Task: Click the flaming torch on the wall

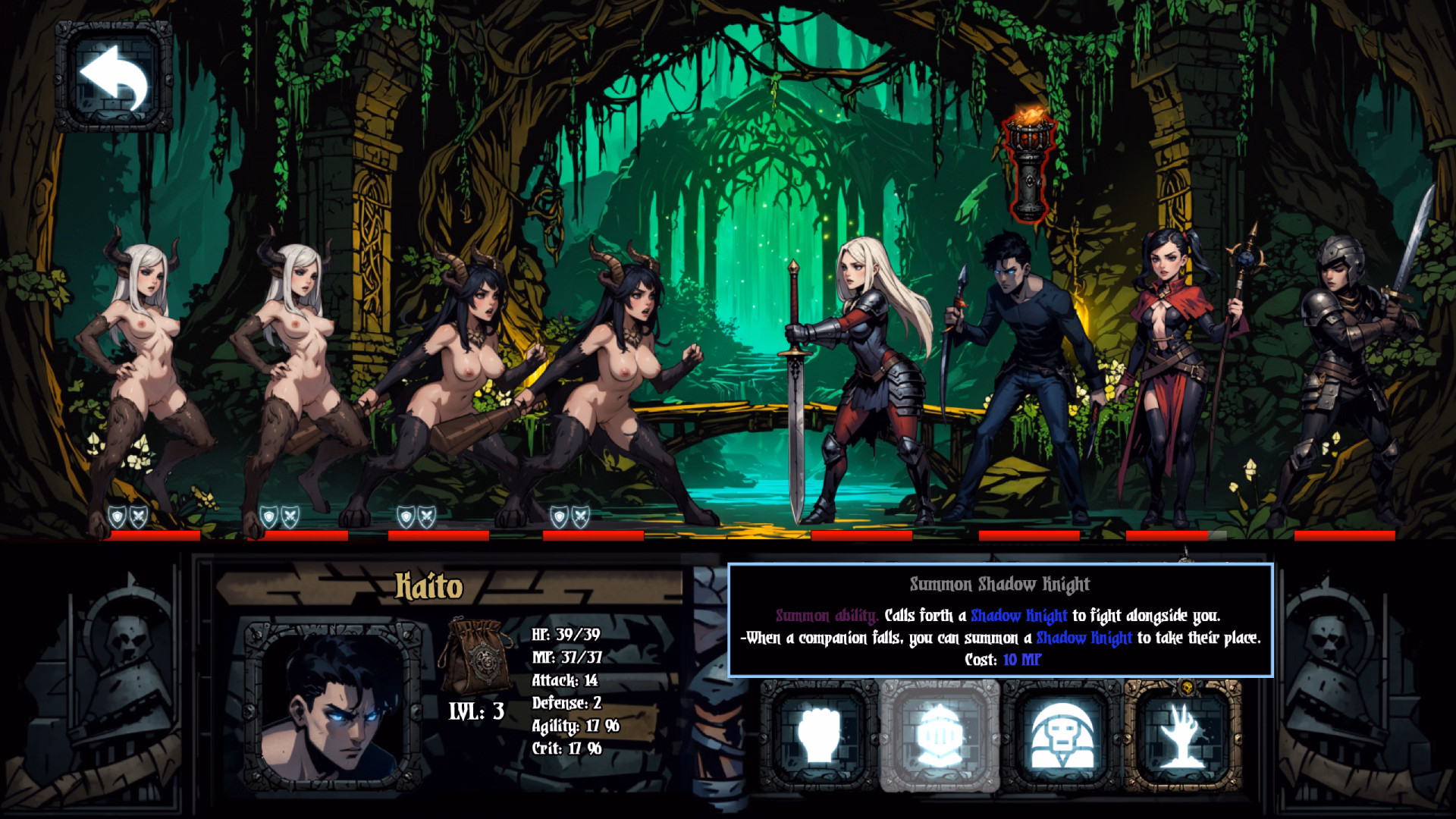Action: pos(1028,163)
